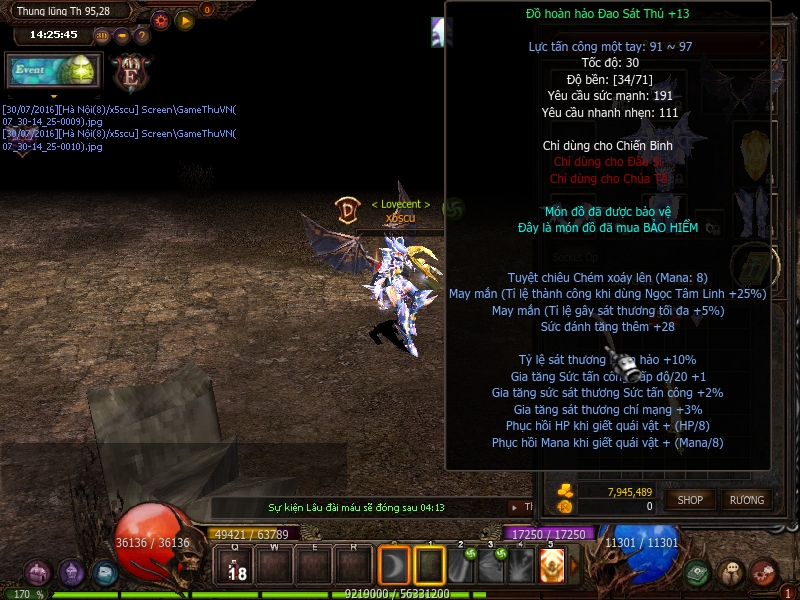
Task: Select the yellow-highlighted skill slot 1
Action: (429, 565)
